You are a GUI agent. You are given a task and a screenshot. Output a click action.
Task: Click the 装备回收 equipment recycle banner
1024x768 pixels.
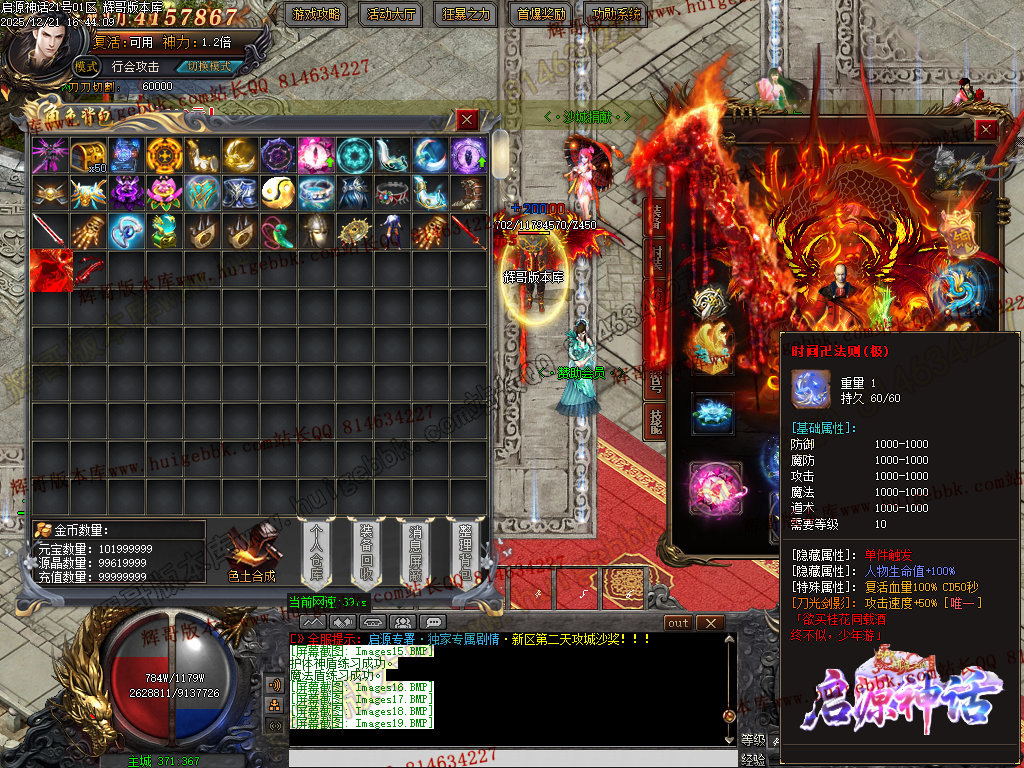(x=365, y=550)
